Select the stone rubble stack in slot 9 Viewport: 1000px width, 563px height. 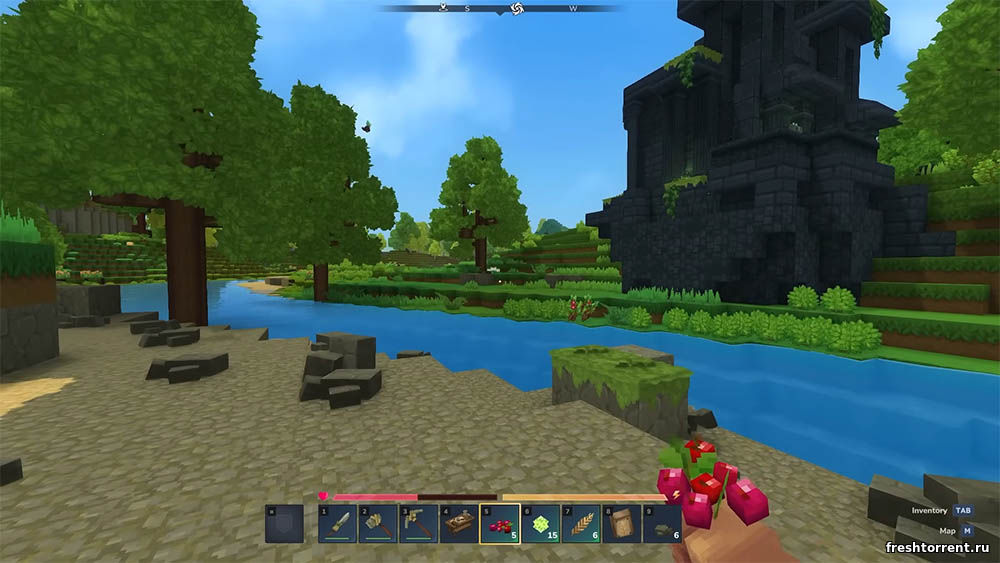(662, 524)
